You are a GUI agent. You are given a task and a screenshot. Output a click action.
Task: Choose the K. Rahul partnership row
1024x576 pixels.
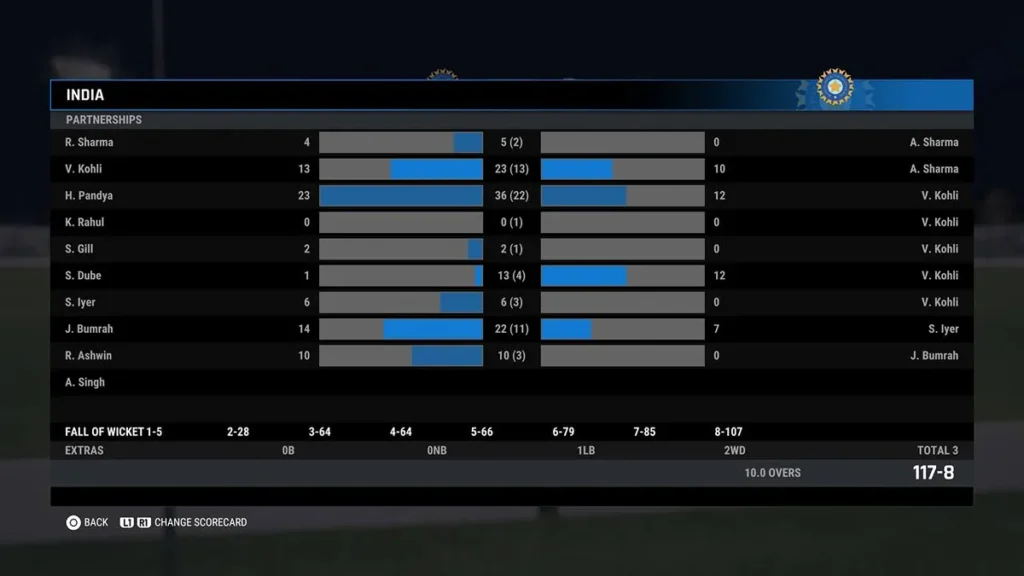point(511,223)
